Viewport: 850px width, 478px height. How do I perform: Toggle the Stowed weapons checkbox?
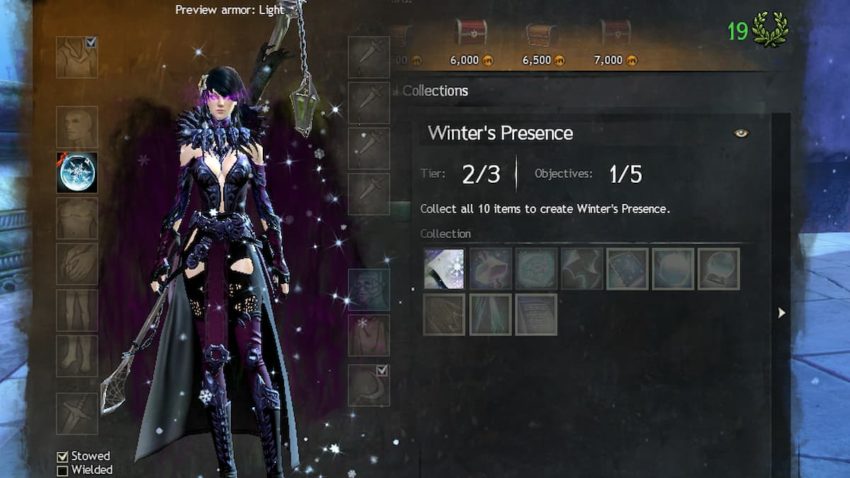(63, 456)
